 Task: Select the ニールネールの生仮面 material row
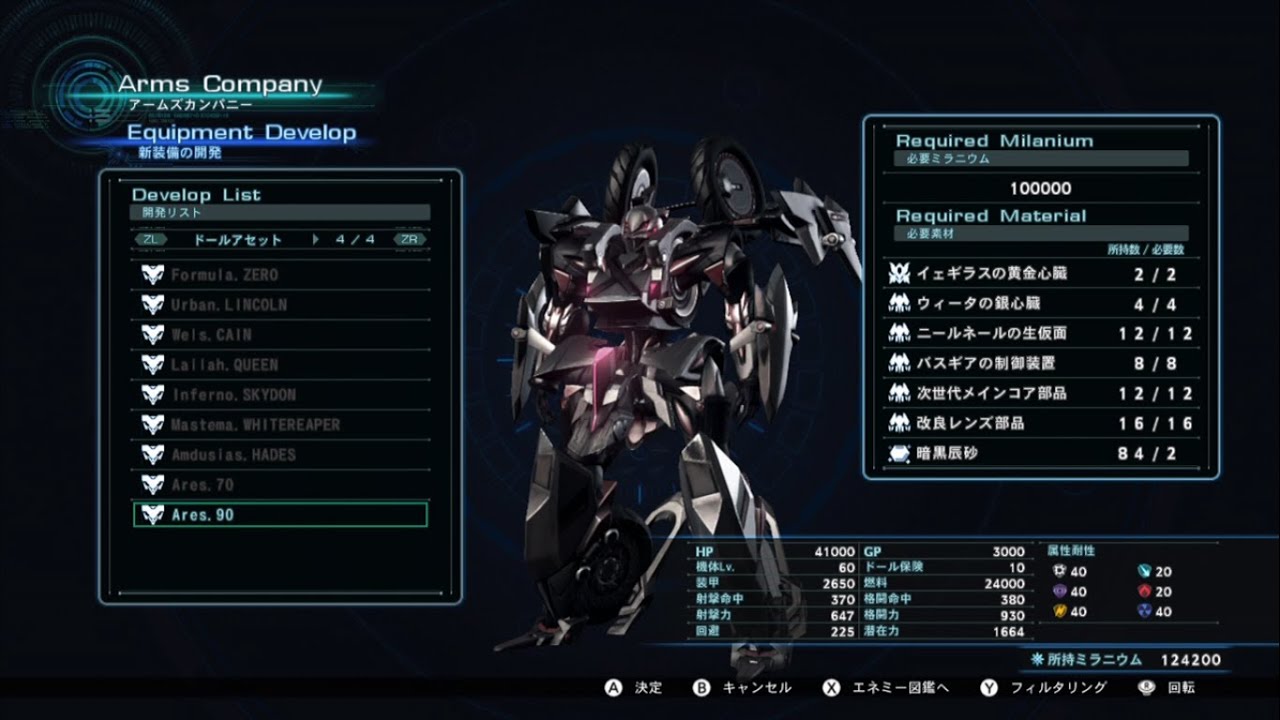1040,333
